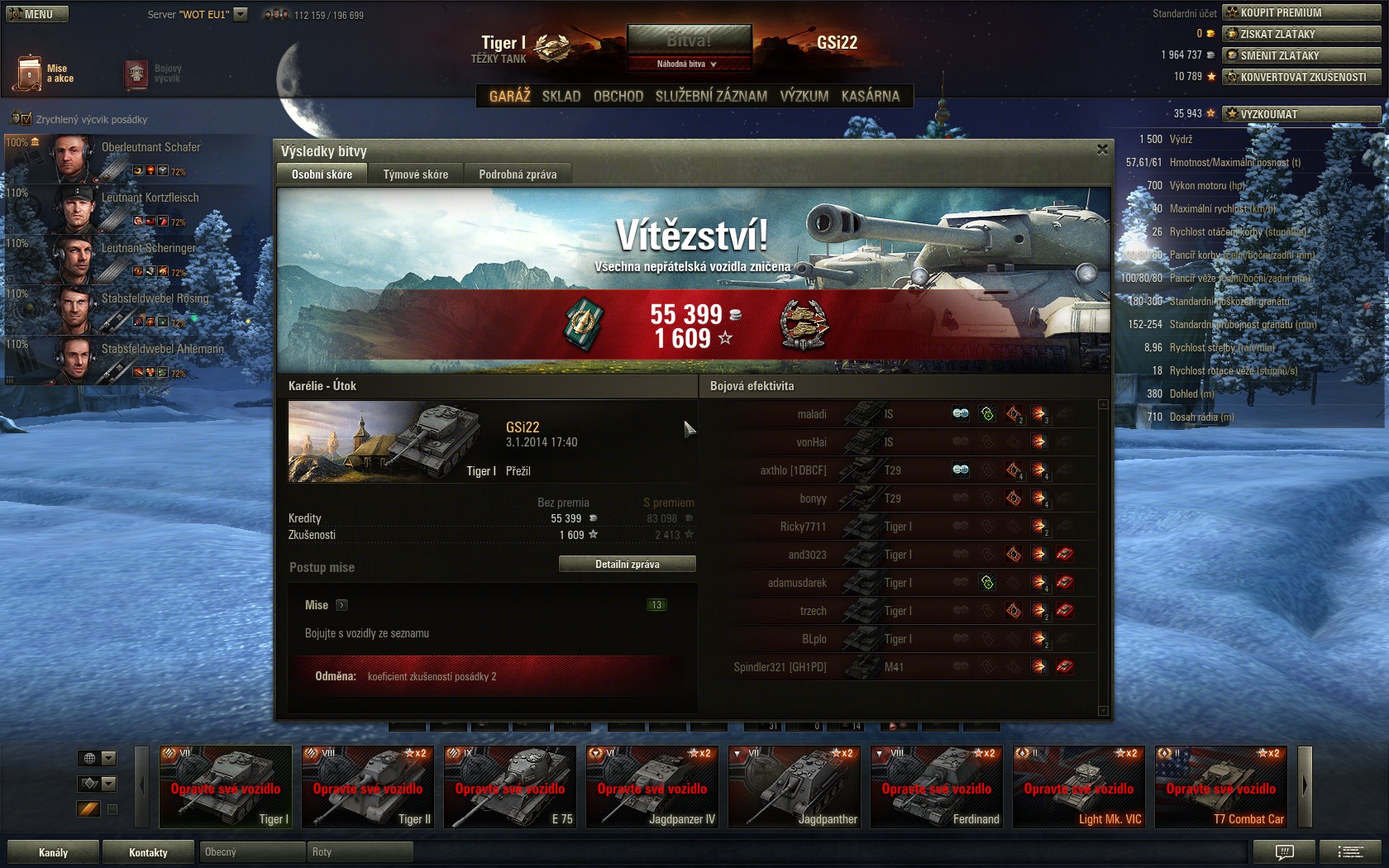Open the SKLAD depot section
The image size is (1389, 868).
(561, 96)
